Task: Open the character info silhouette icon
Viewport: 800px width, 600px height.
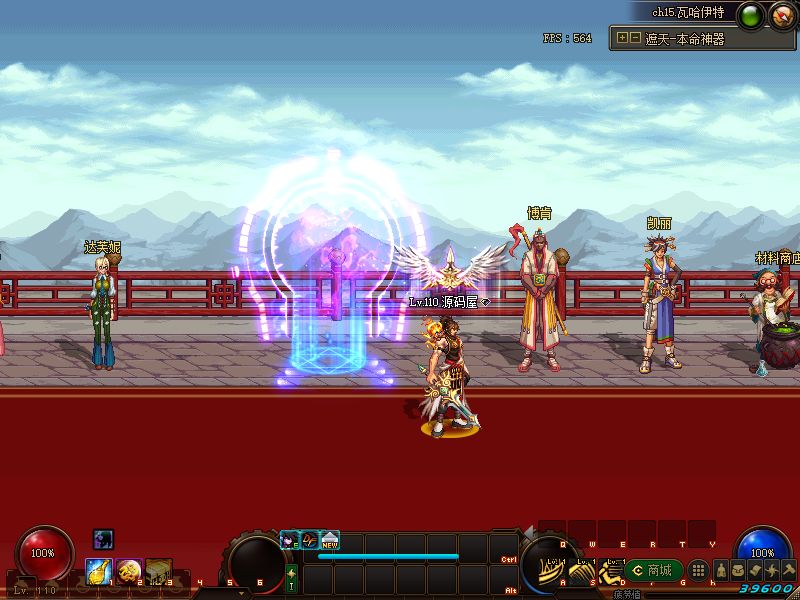Action: coord(720,570)
